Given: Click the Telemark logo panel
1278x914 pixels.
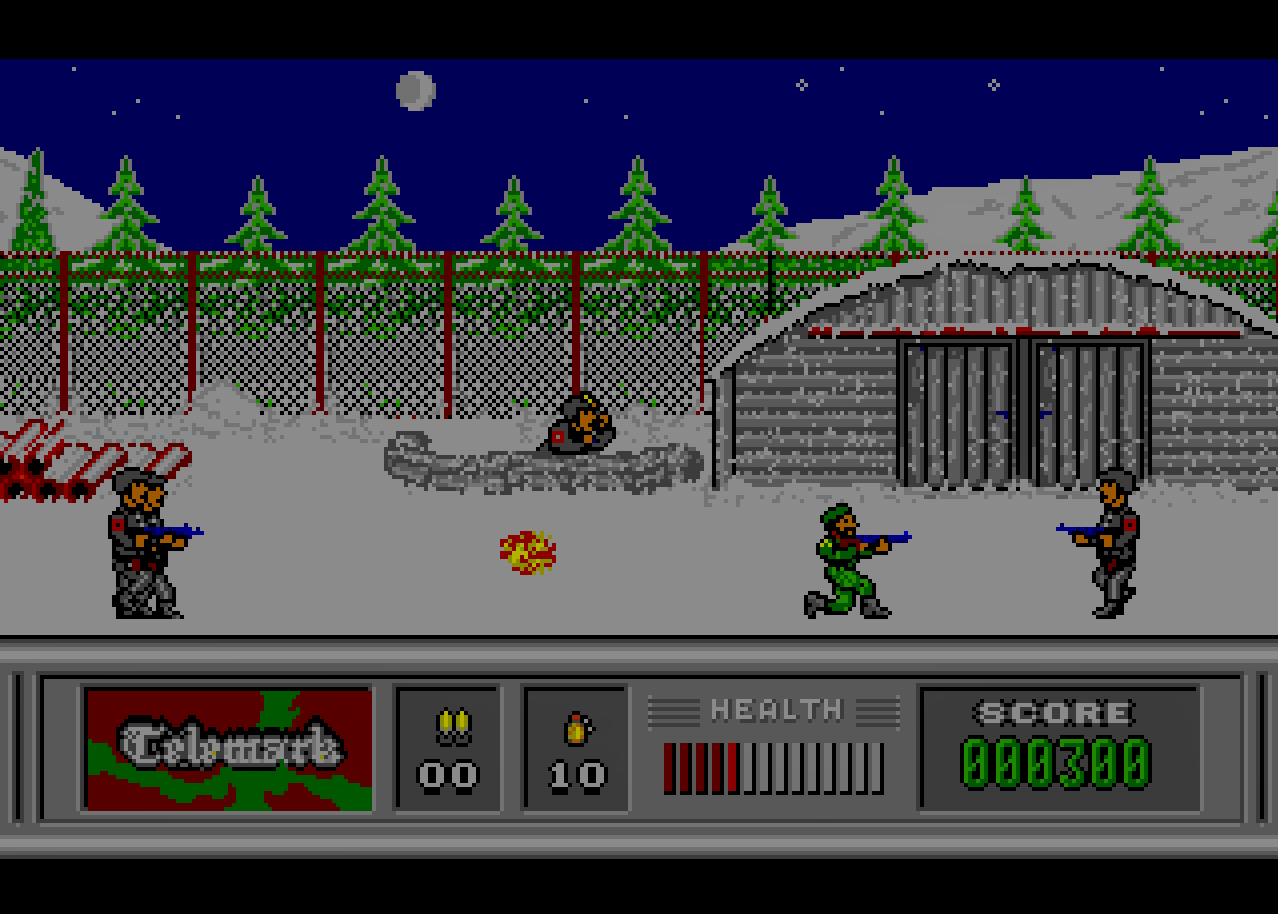Looking at the screenshot, I should 229,748.
